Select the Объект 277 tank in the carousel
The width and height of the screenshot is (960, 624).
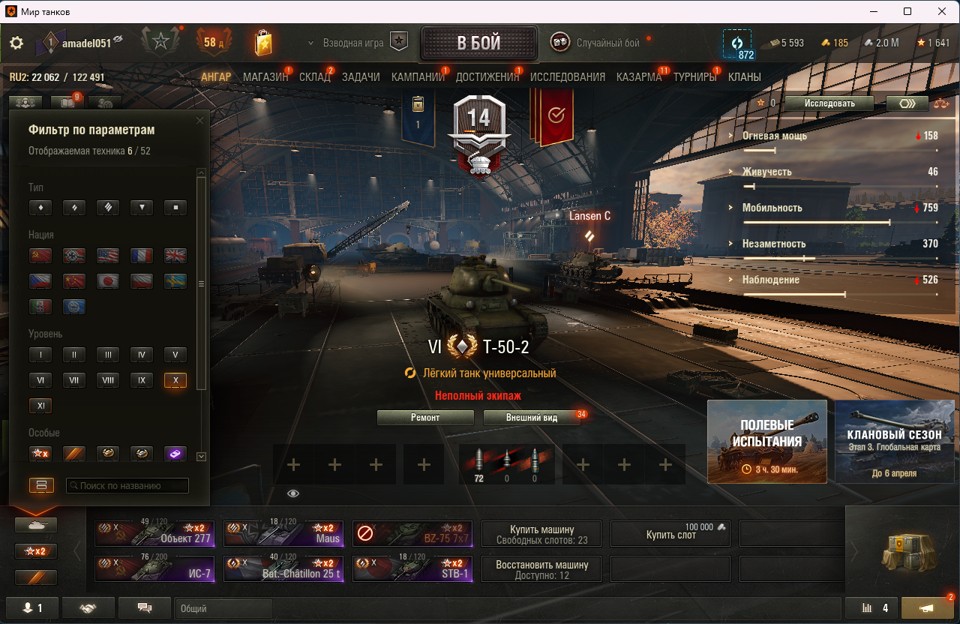(x=155, y=533)
